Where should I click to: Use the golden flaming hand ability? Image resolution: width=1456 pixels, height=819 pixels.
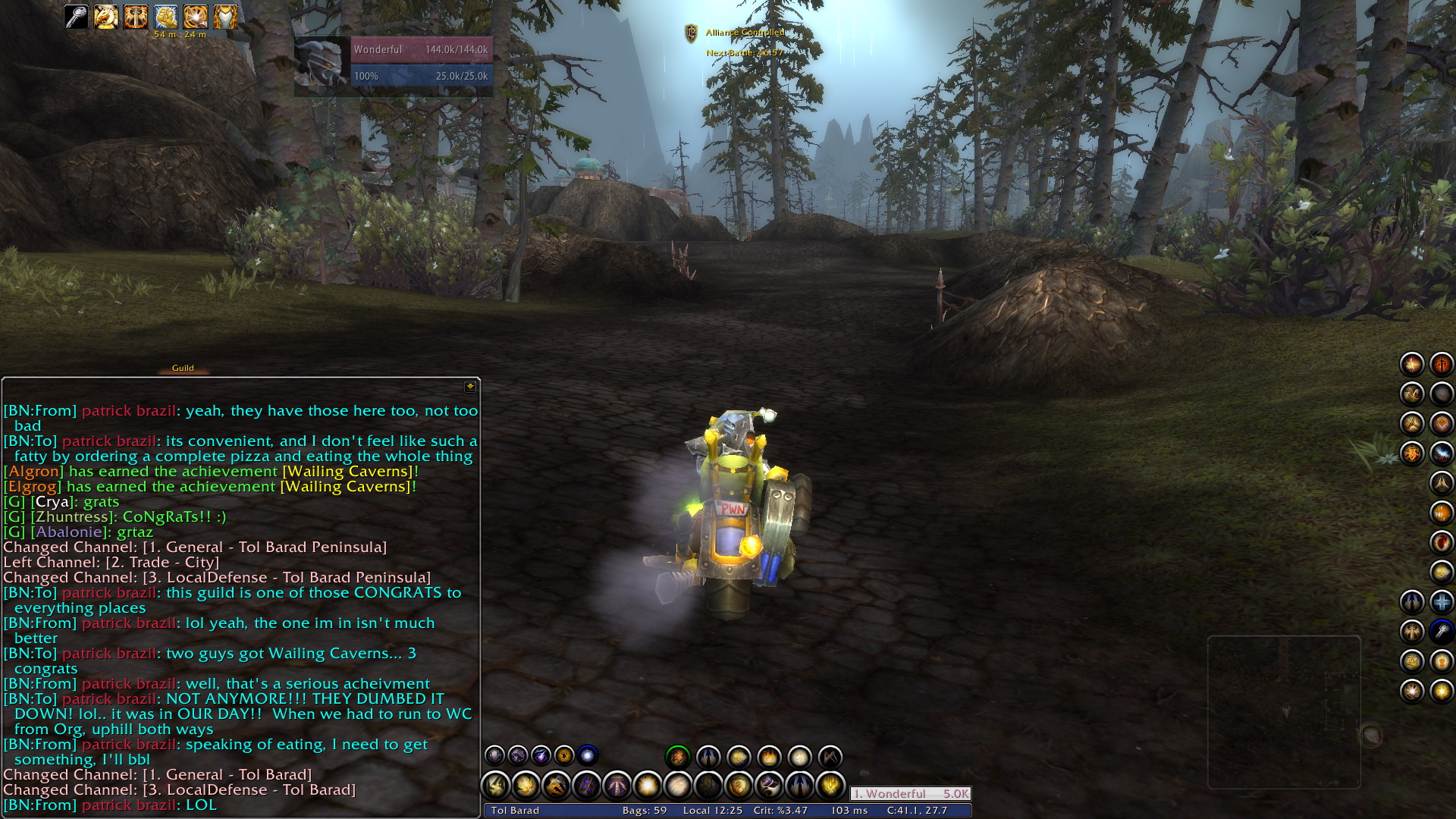coord(830,786)
